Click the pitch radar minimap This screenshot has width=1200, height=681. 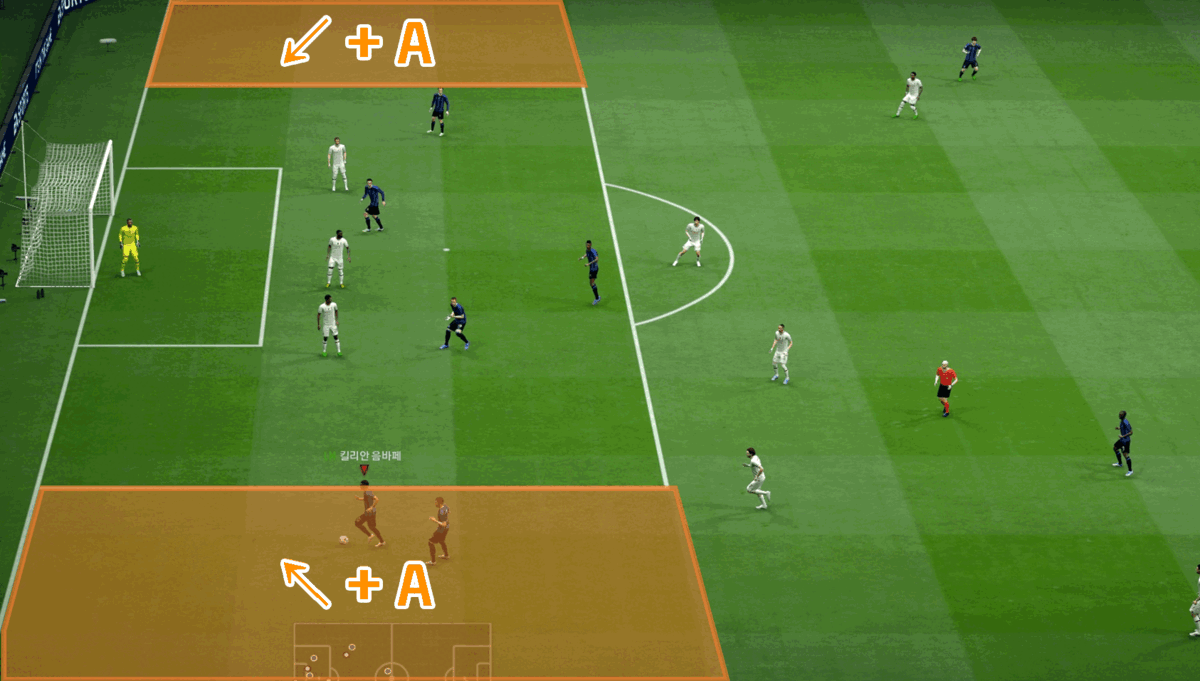(x=392, y=650)
